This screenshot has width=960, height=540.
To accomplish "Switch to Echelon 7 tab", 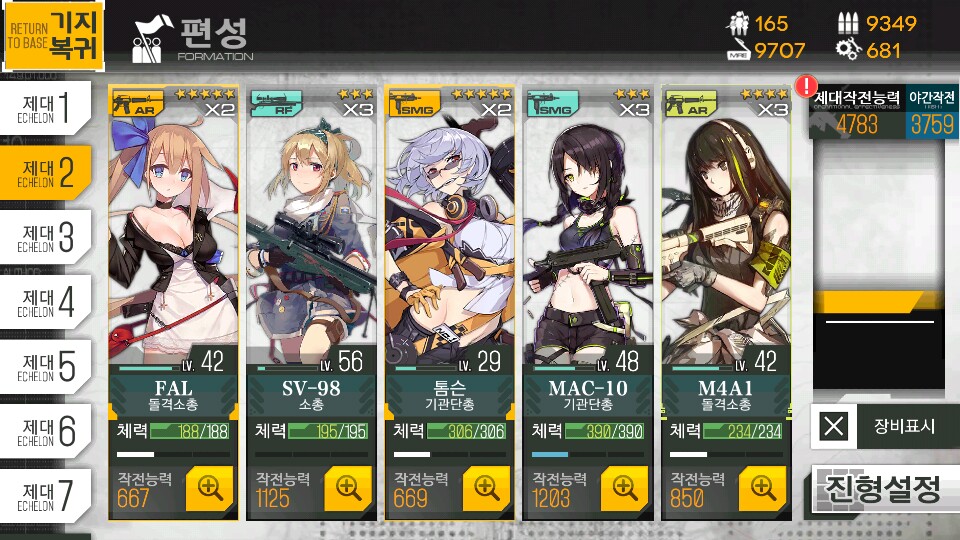I will 57,495.
